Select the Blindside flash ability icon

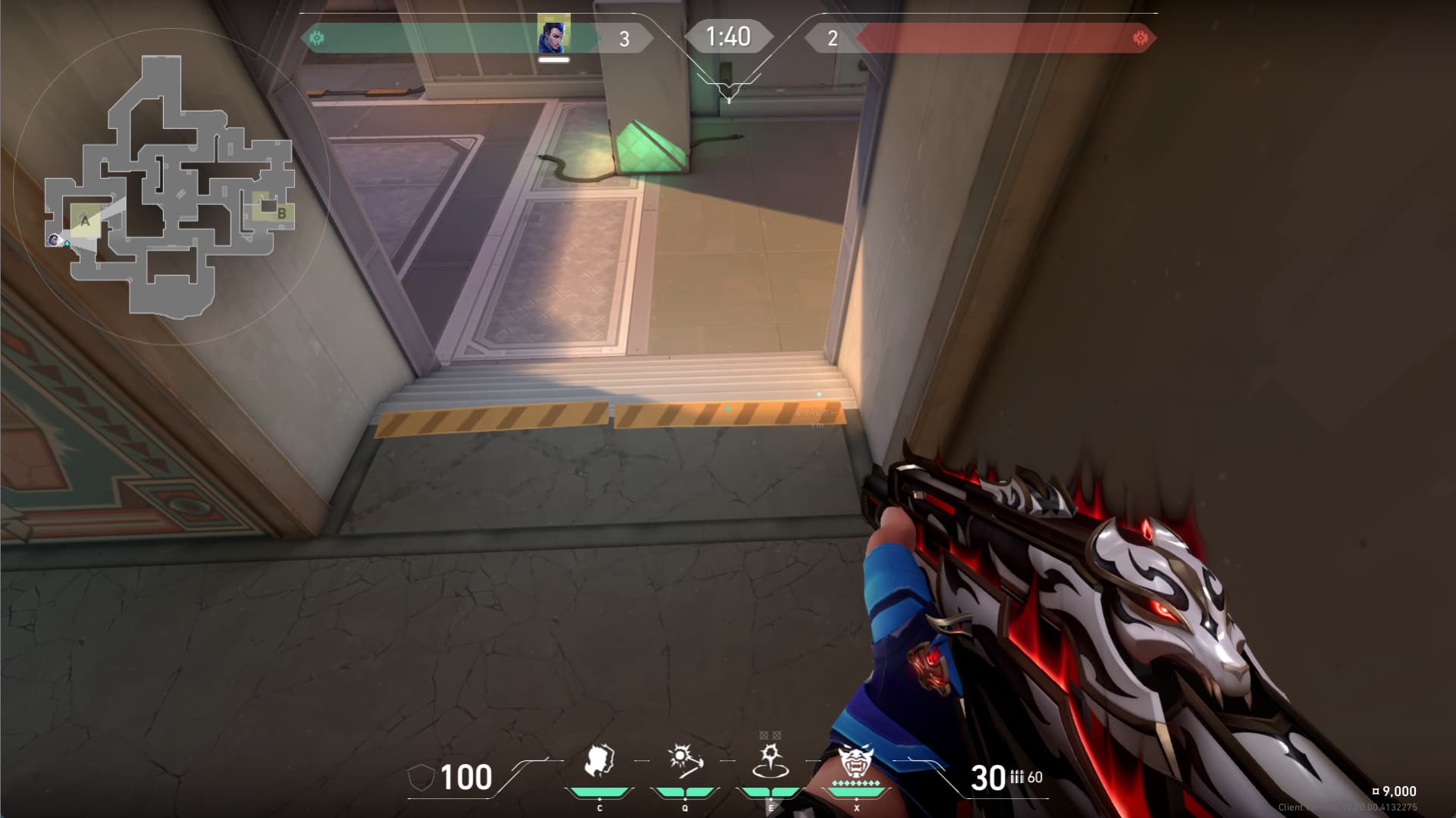tap(685, 761)
